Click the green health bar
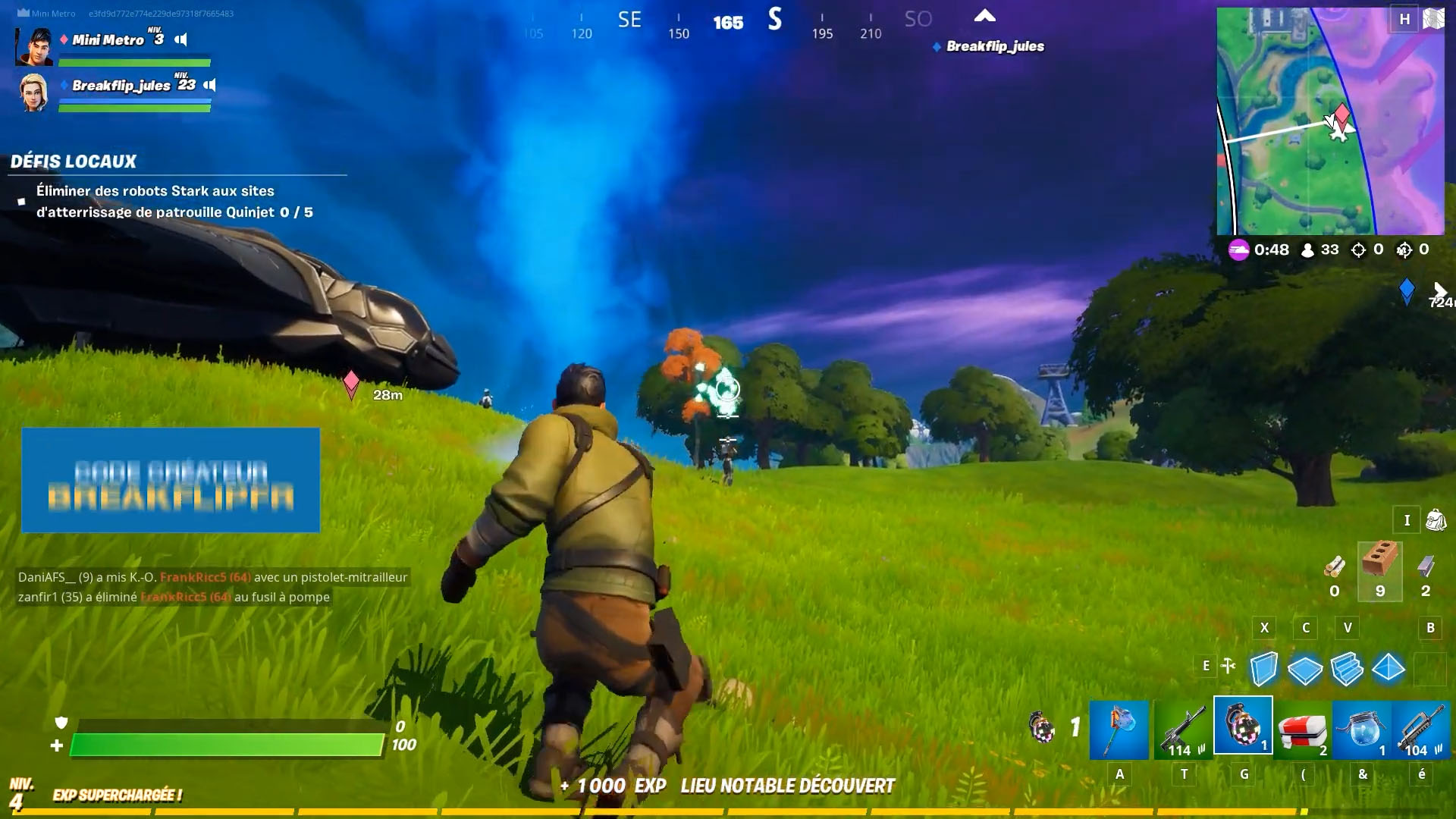Image resolution: width=1456 pixels, height=819 pixels. pos(224,745)
